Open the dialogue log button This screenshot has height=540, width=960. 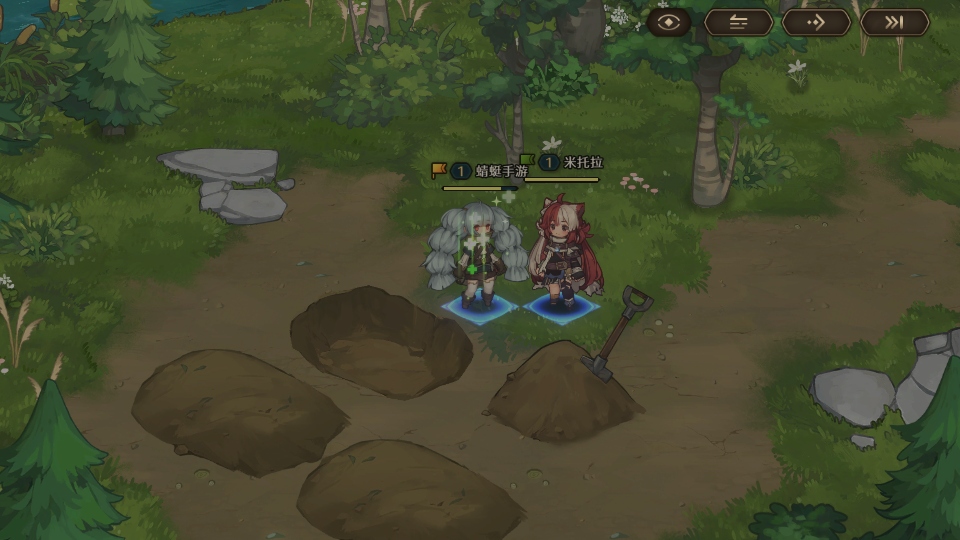pyautogui.click(x=738, y=22)
